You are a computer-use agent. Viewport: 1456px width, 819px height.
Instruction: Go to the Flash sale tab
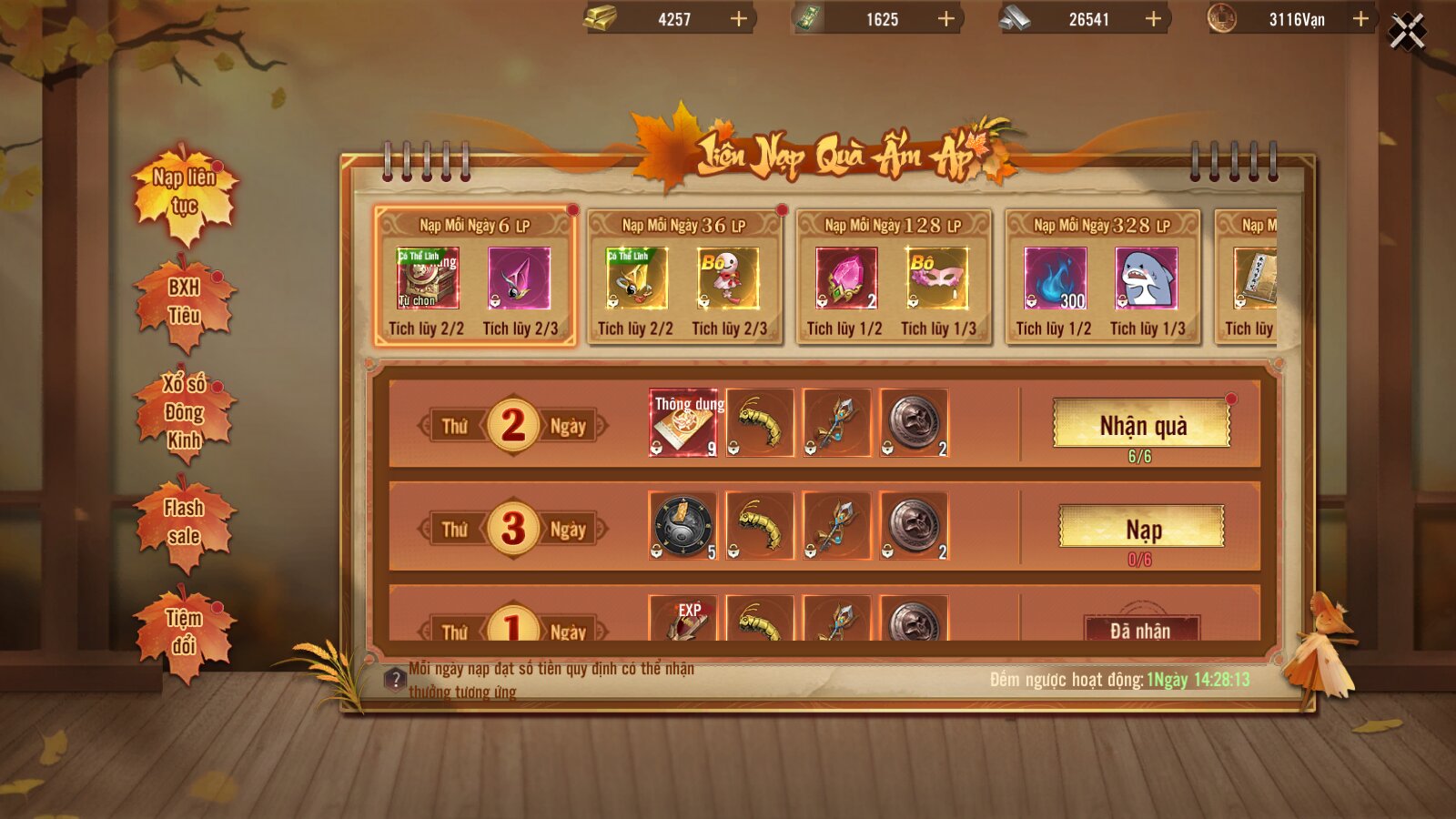(185, 522)
